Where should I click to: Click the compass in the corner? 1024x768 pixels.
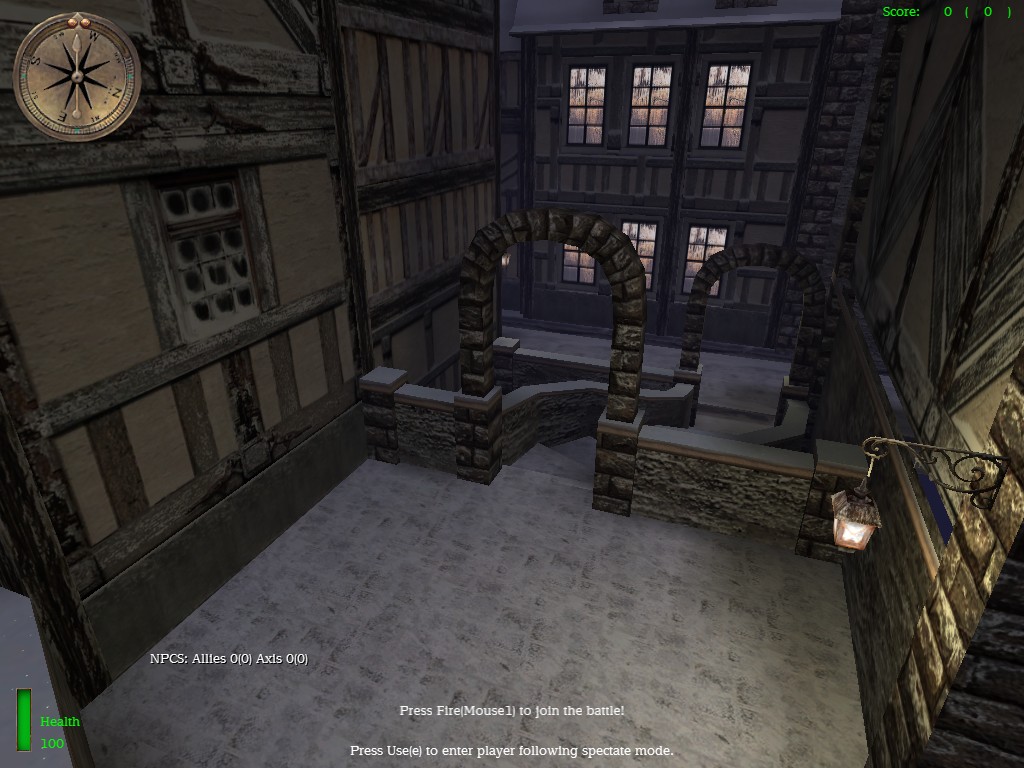[x=76, y=76]
